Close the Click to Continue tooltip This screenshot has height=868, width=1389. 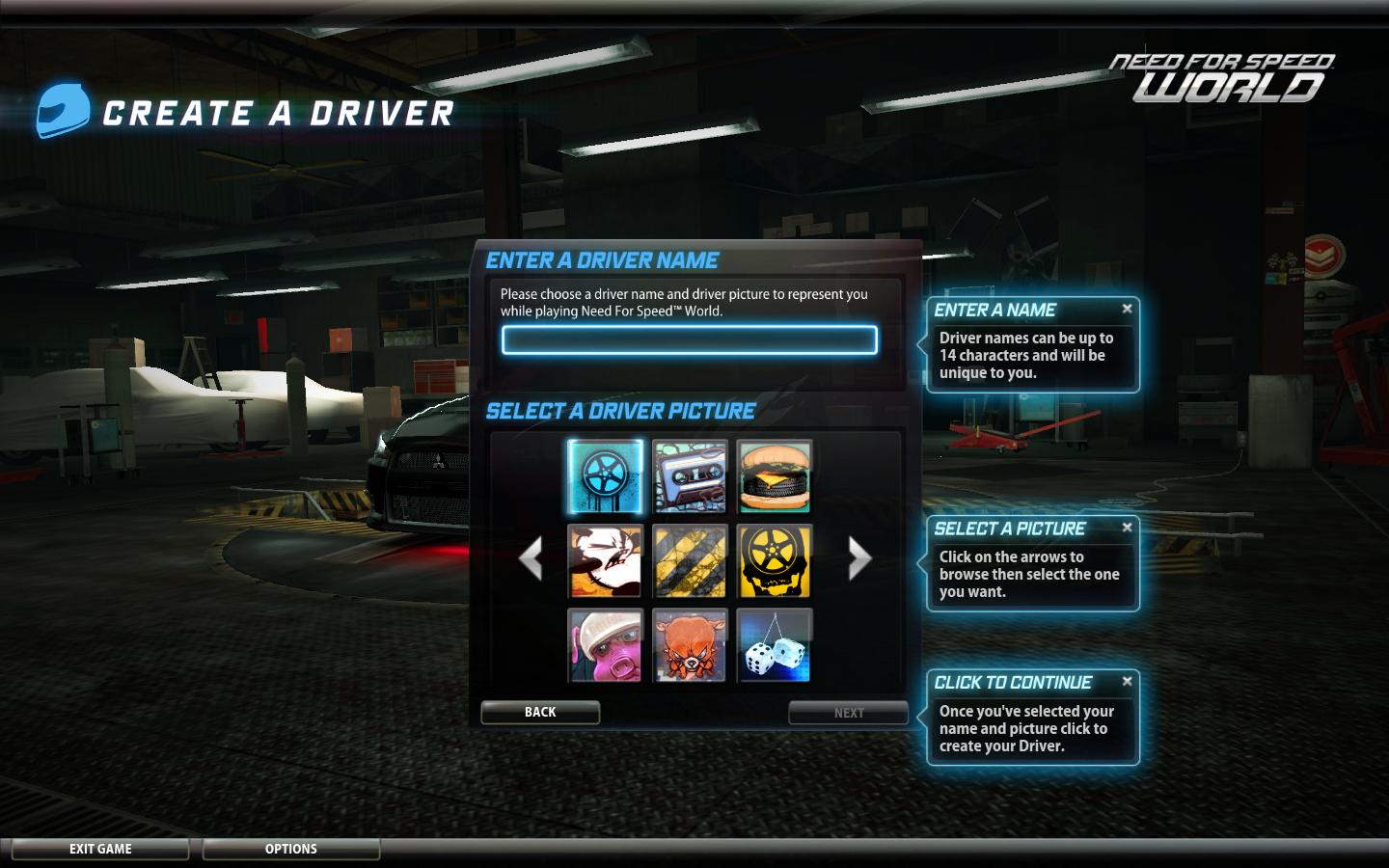[x=1127, y=681]
